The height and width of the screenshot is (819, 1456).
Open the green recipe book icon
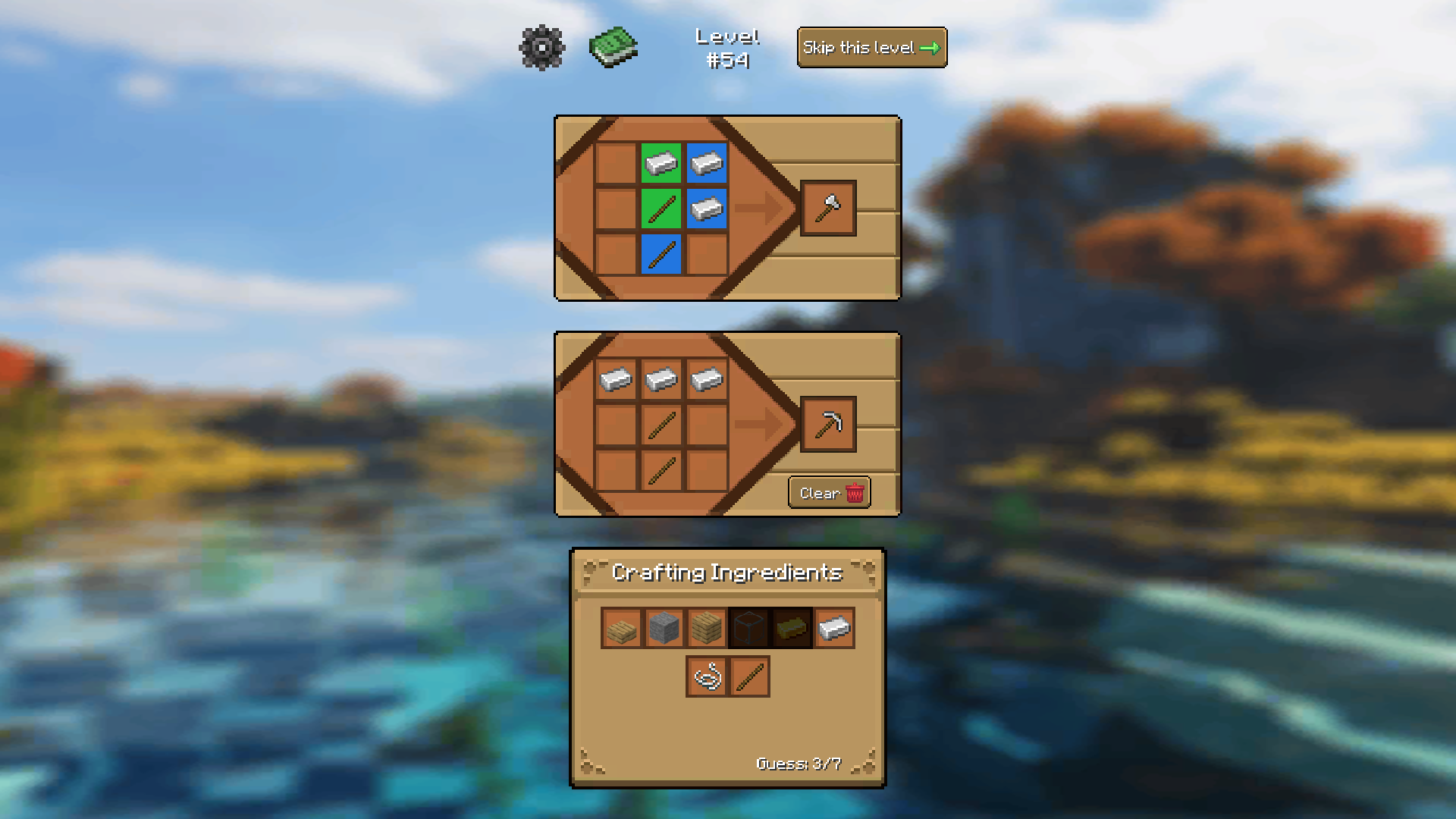(x=613, y=47)
